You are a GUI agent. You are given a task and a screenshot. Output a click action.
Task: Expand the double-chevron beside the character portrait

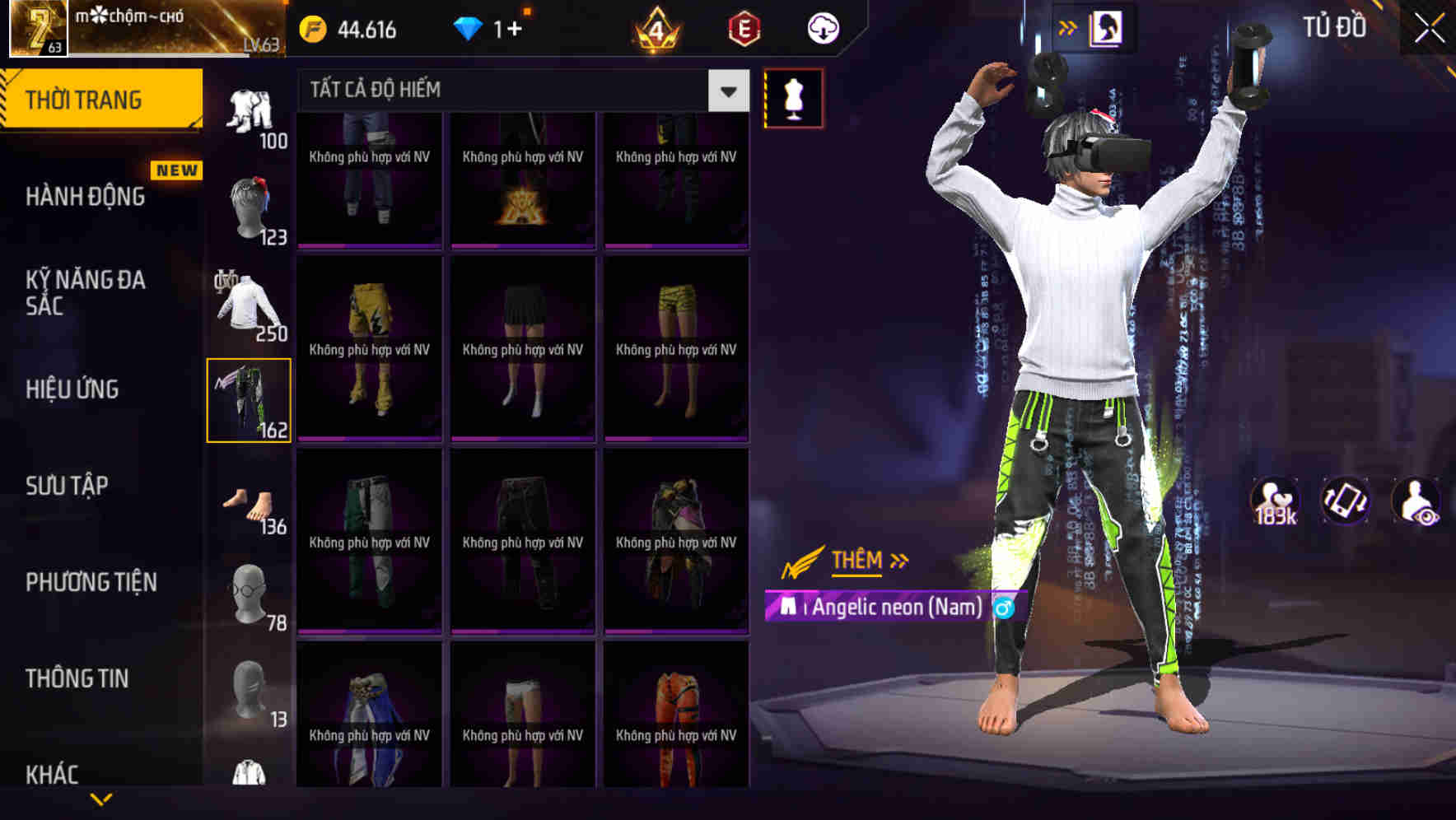pos(1068,26)
